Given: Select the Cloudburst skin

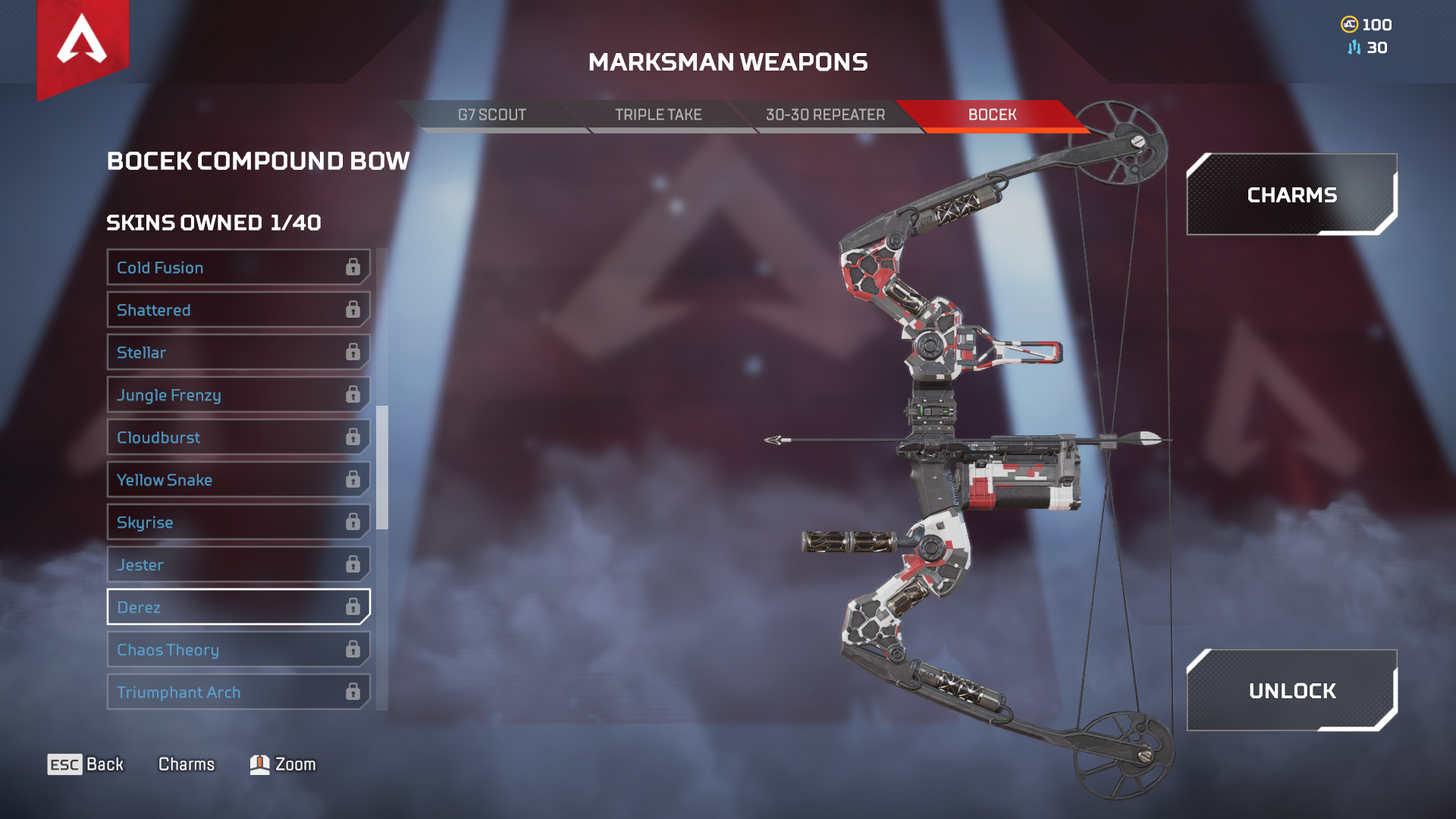Looking at the screenshot, I should click(227, 437).
